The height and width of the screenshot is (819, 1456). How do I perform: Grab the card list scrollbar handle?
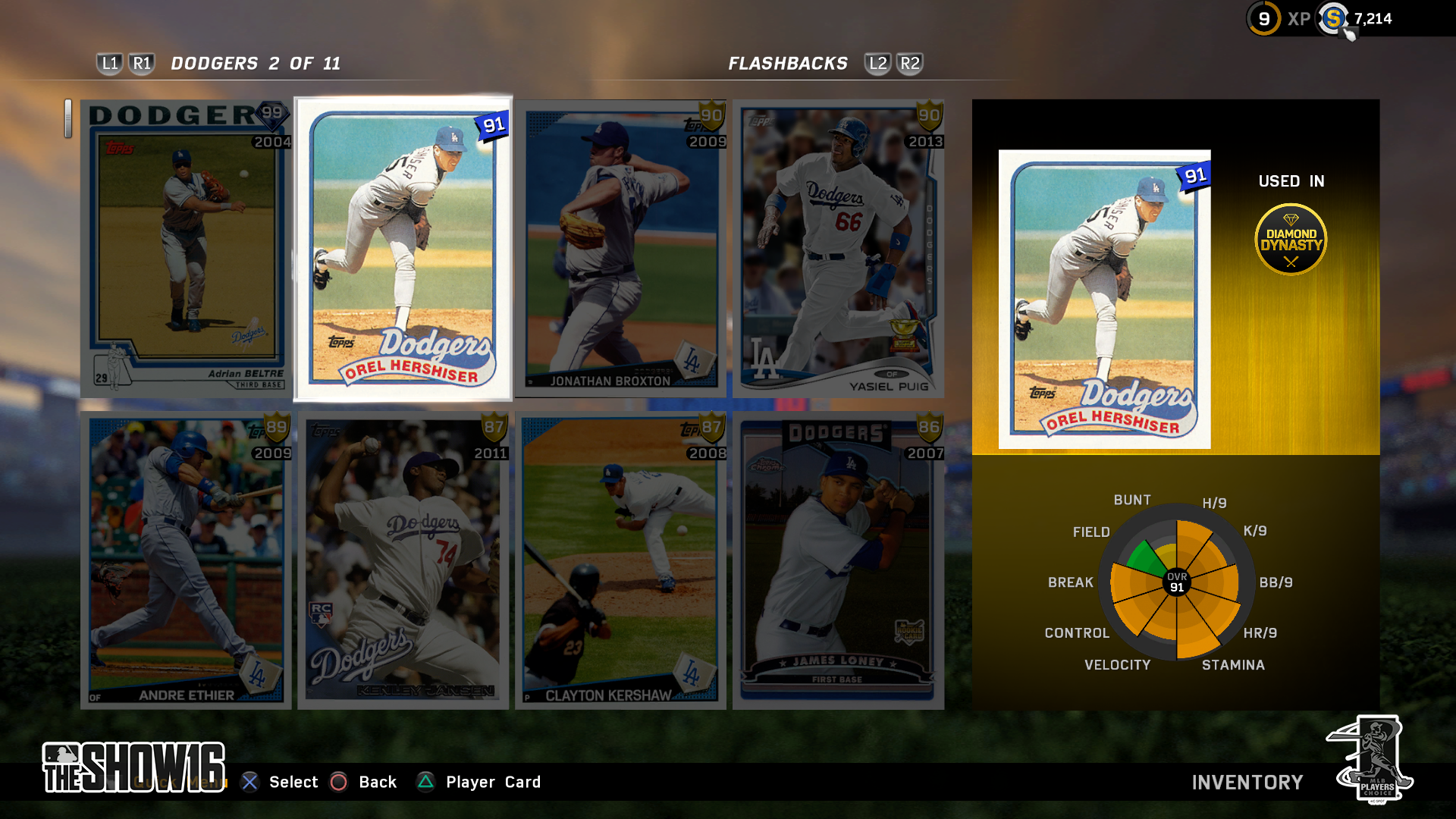(x=68, y=119)
